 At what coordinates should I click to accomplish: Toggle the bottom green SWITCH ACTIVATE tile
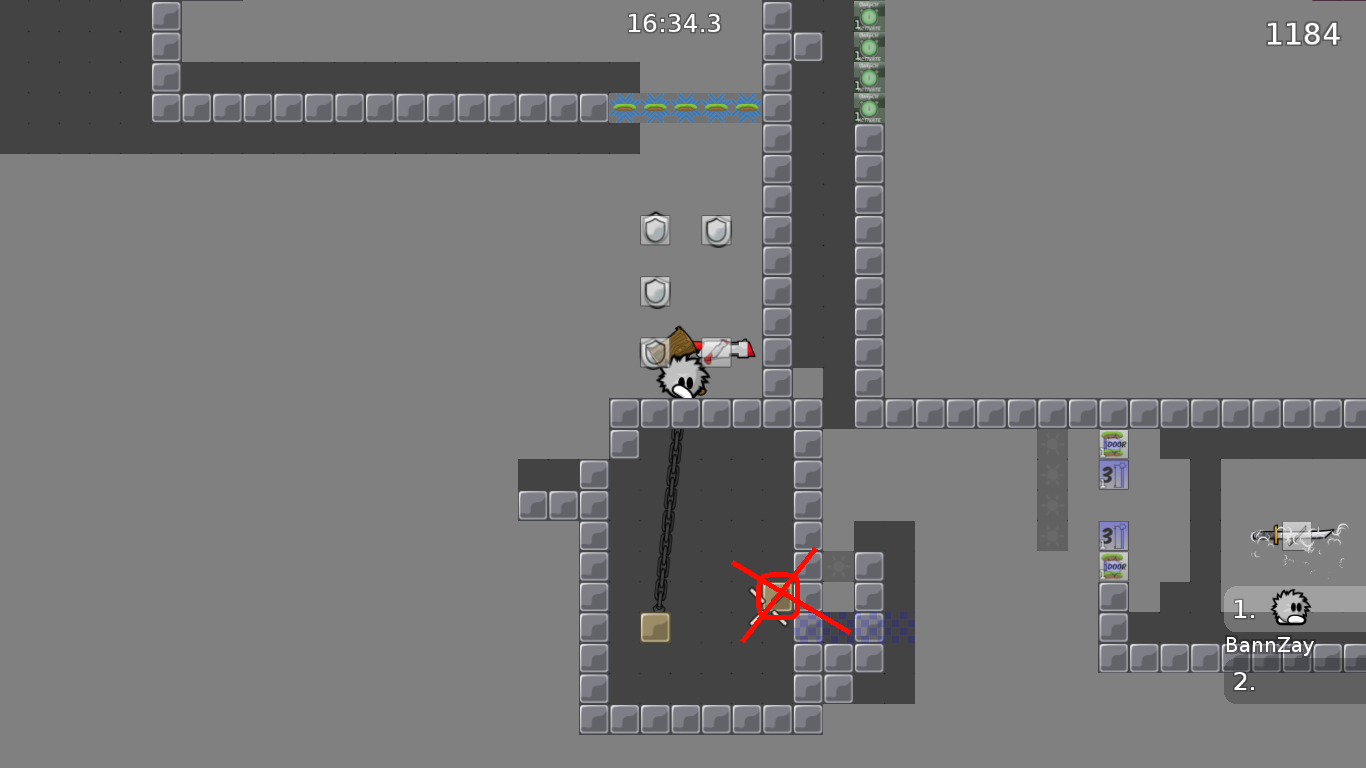coord(869,107)
